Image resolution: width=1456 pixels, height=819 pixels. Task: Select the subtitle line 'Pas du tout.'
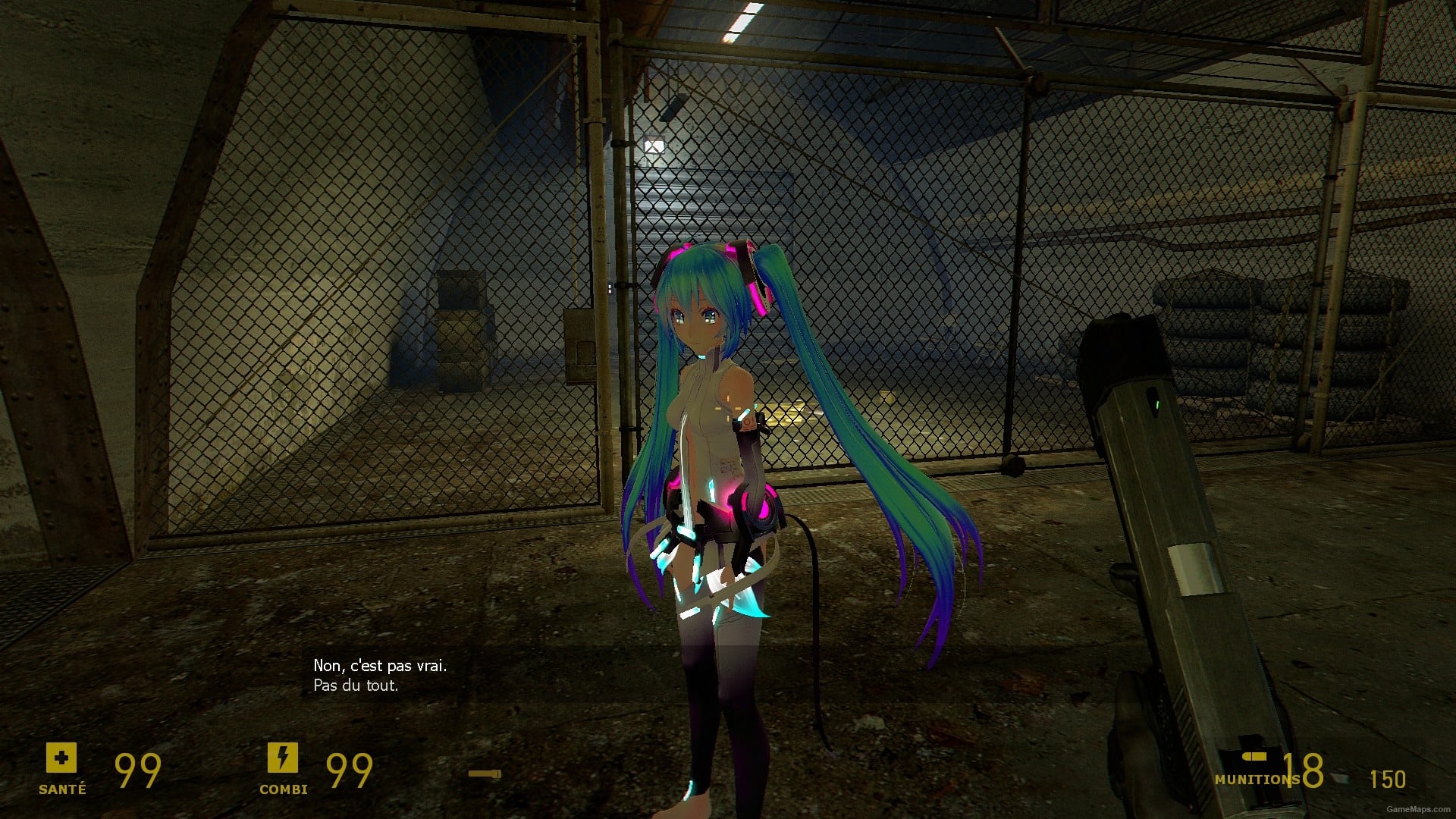click(x=355, y=684)
